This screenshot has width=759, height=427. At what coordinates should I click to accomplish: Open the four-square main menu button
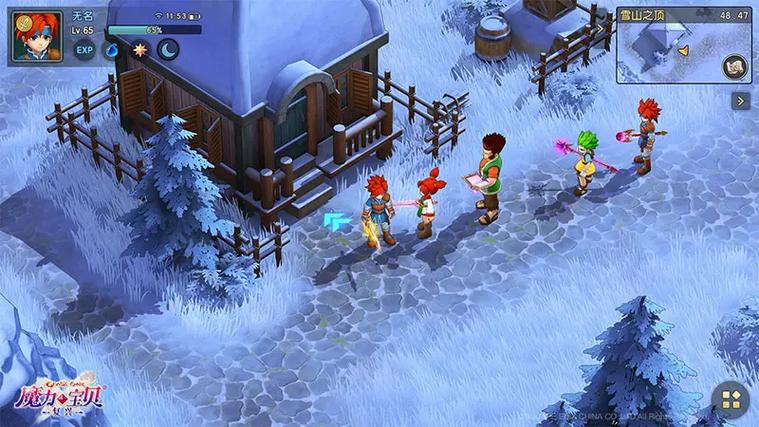click(x=731, y=400)
